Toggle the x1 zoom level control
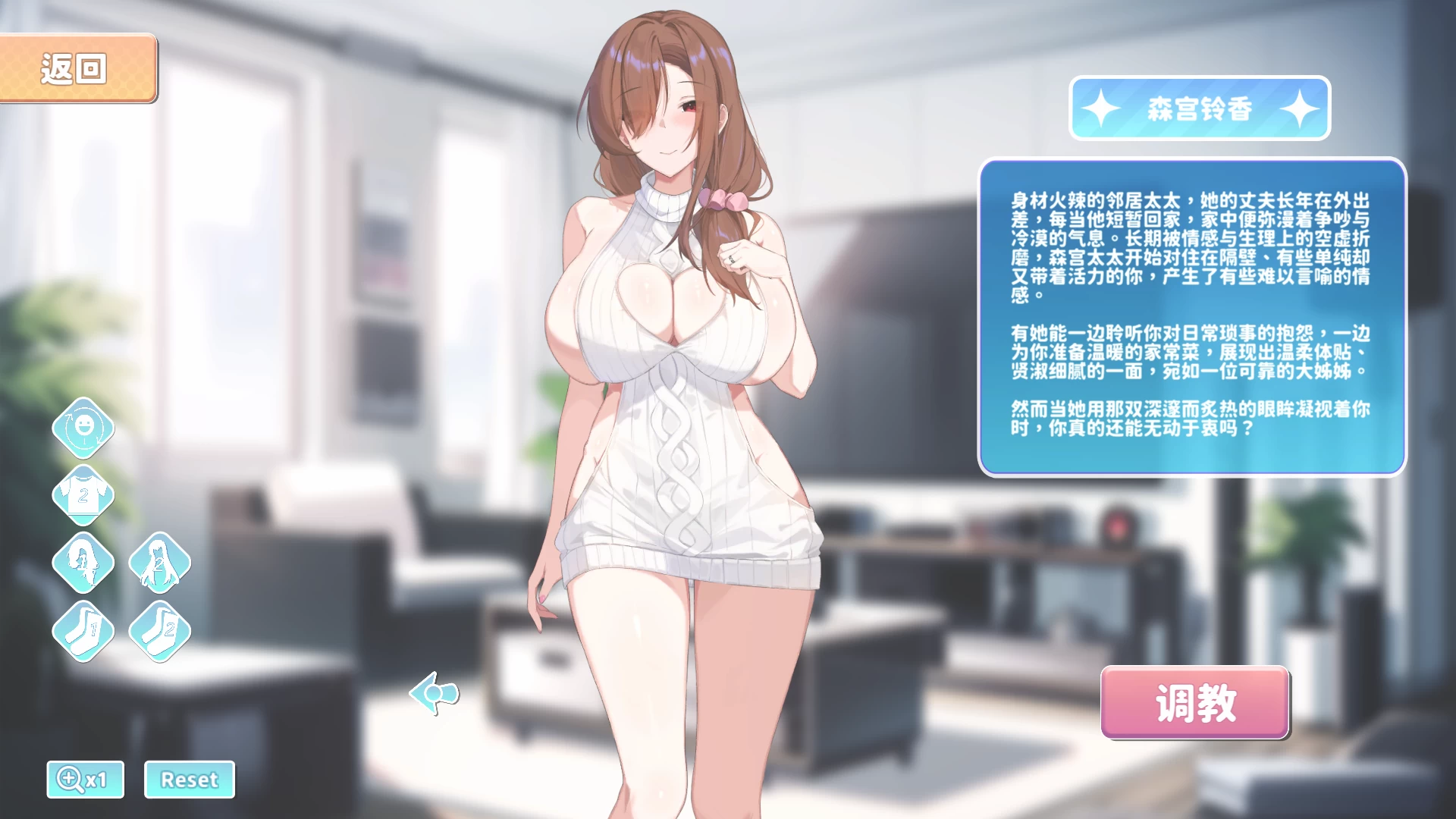The image size is (1456, 819). click(x=85, y=779)
